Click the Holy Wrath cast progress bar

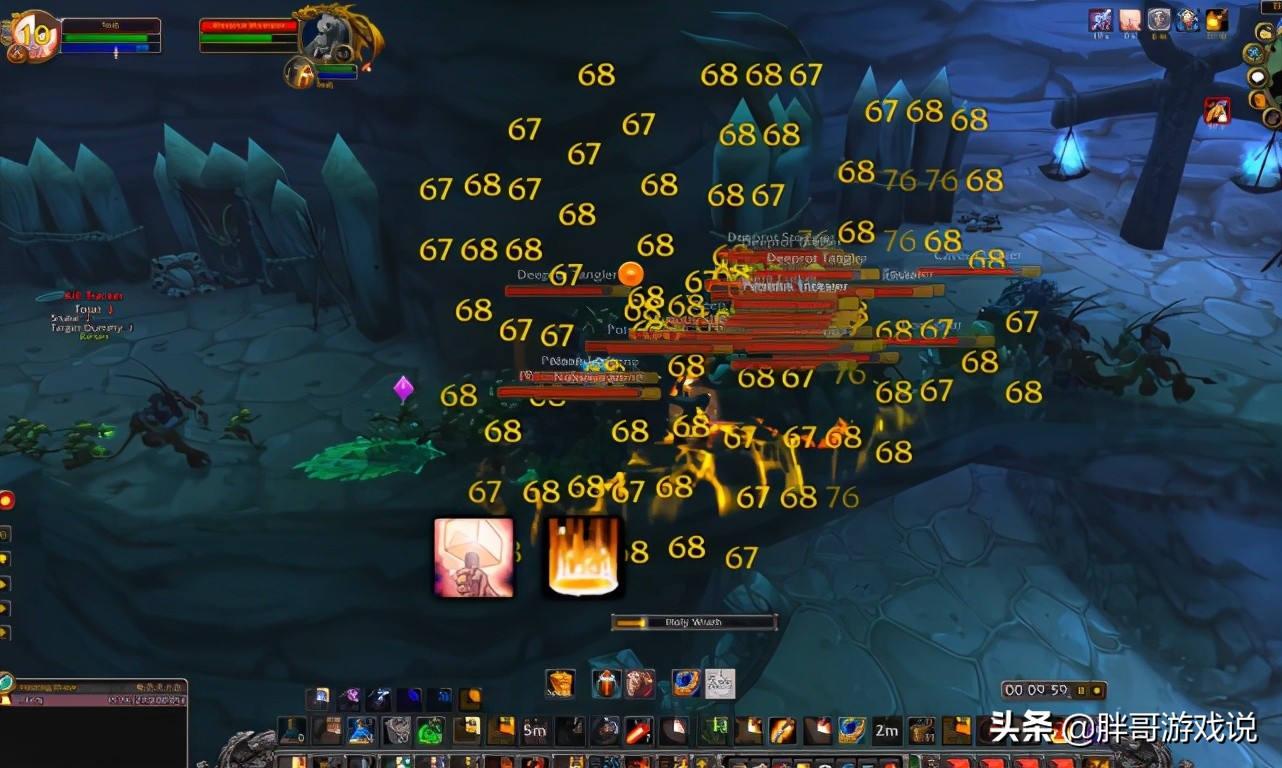coord(695,621)
